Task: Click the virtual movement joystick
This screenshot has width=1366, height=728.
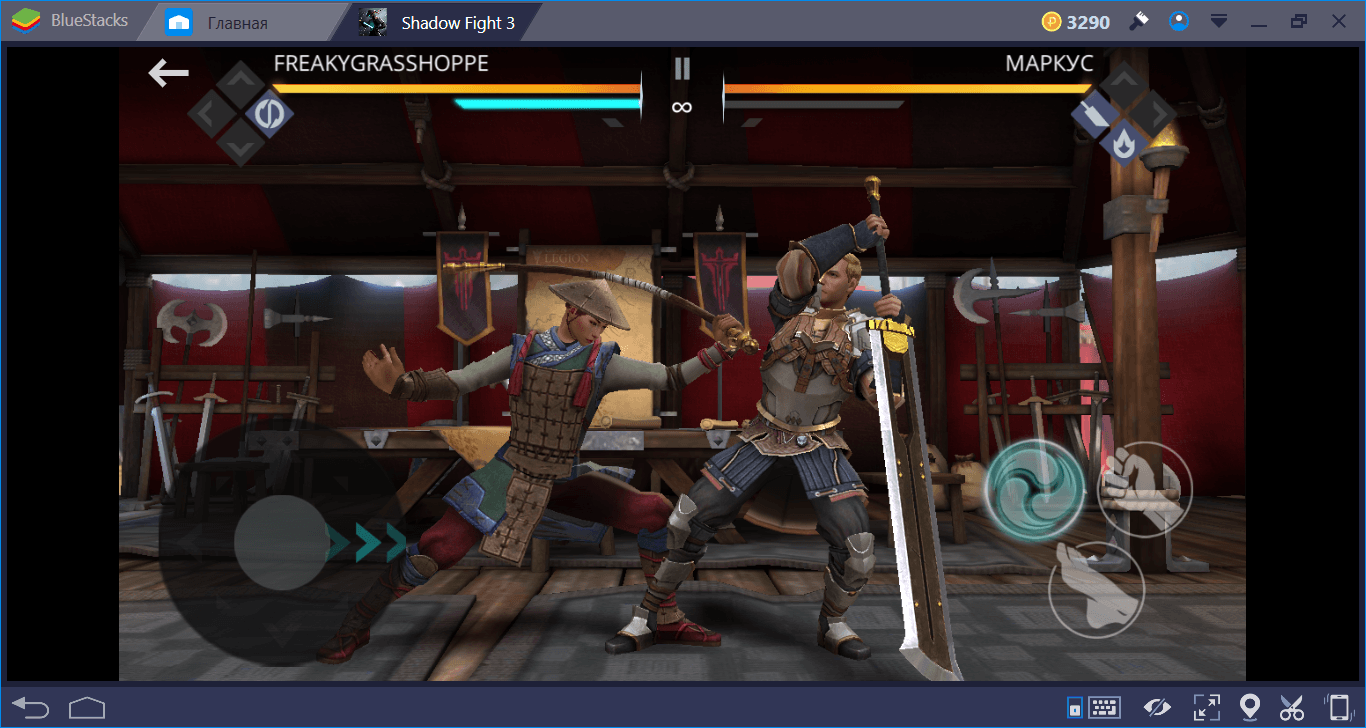Action: click(x=281, y=542)
